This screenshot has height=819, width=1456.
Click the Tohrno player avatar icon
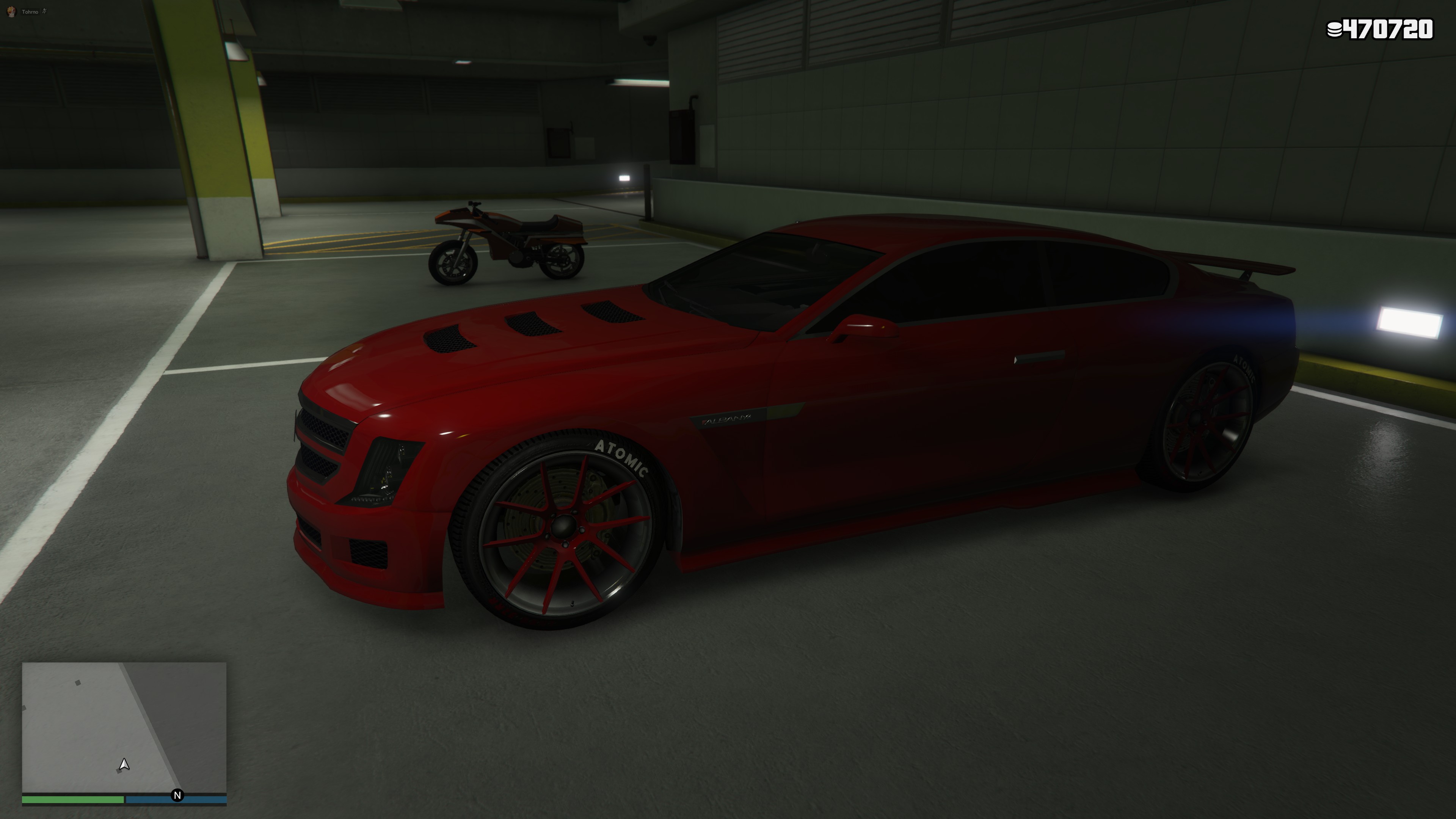coord(11,11)
